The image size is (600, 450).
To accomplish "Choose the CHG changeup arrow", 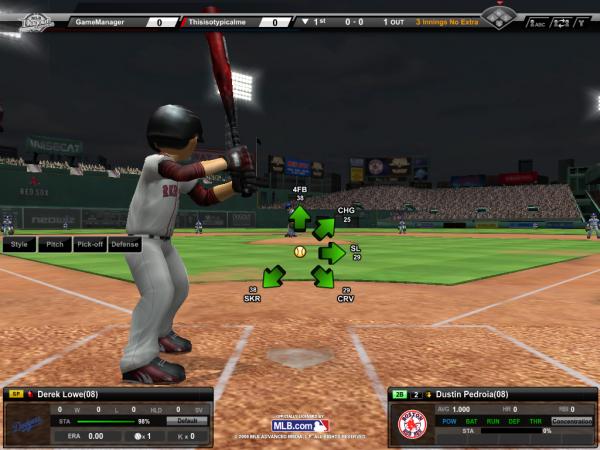I will click(324, 229).
